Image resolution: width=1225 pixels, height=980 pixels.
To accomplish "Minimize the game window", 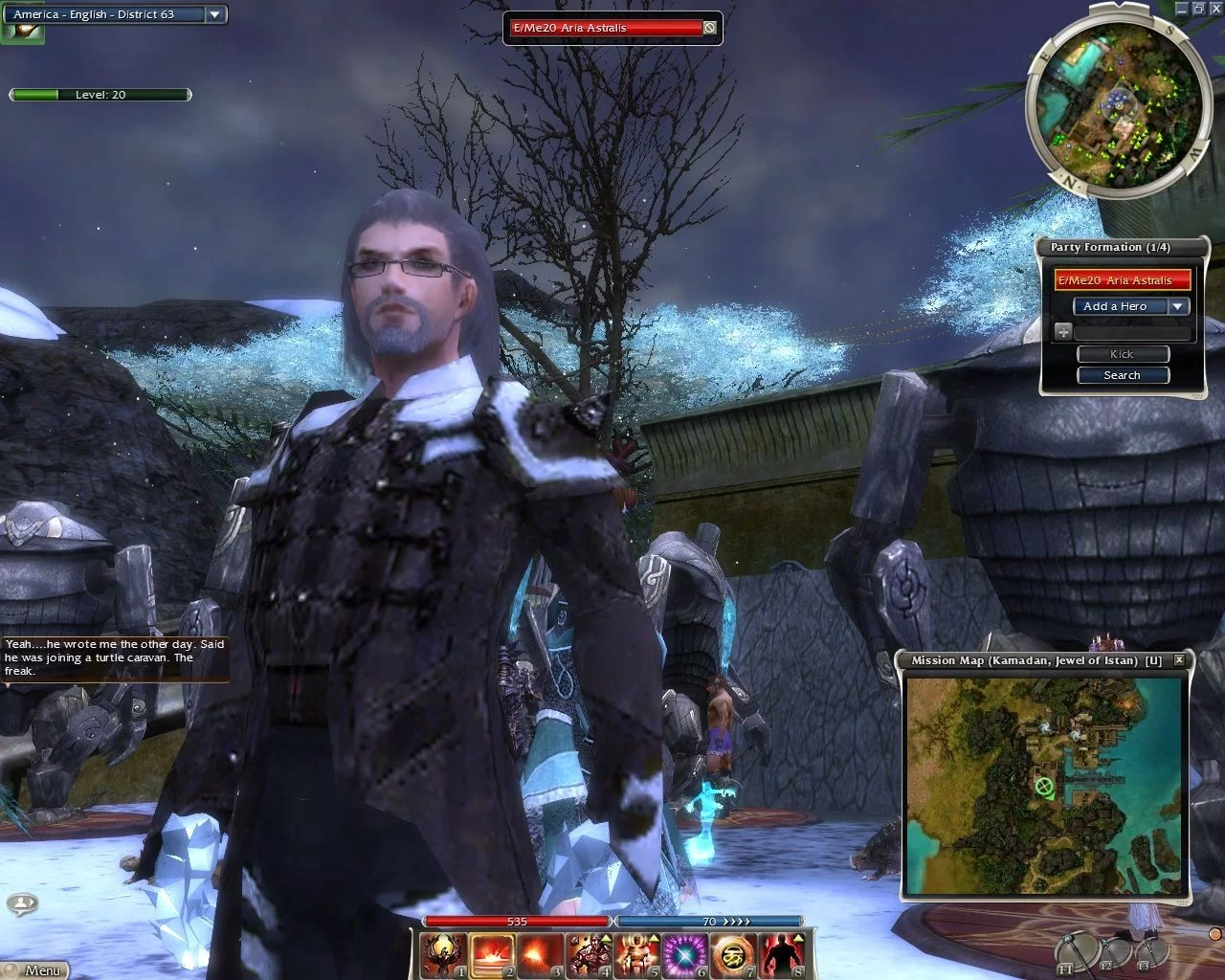I will point(1181,8).
